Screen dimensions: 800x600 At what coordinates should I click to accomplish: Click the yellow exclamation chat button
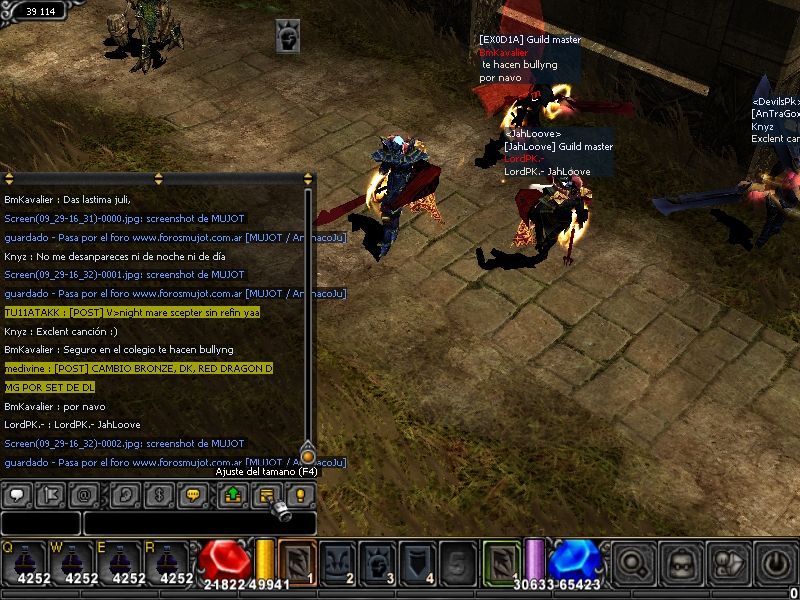300,495
